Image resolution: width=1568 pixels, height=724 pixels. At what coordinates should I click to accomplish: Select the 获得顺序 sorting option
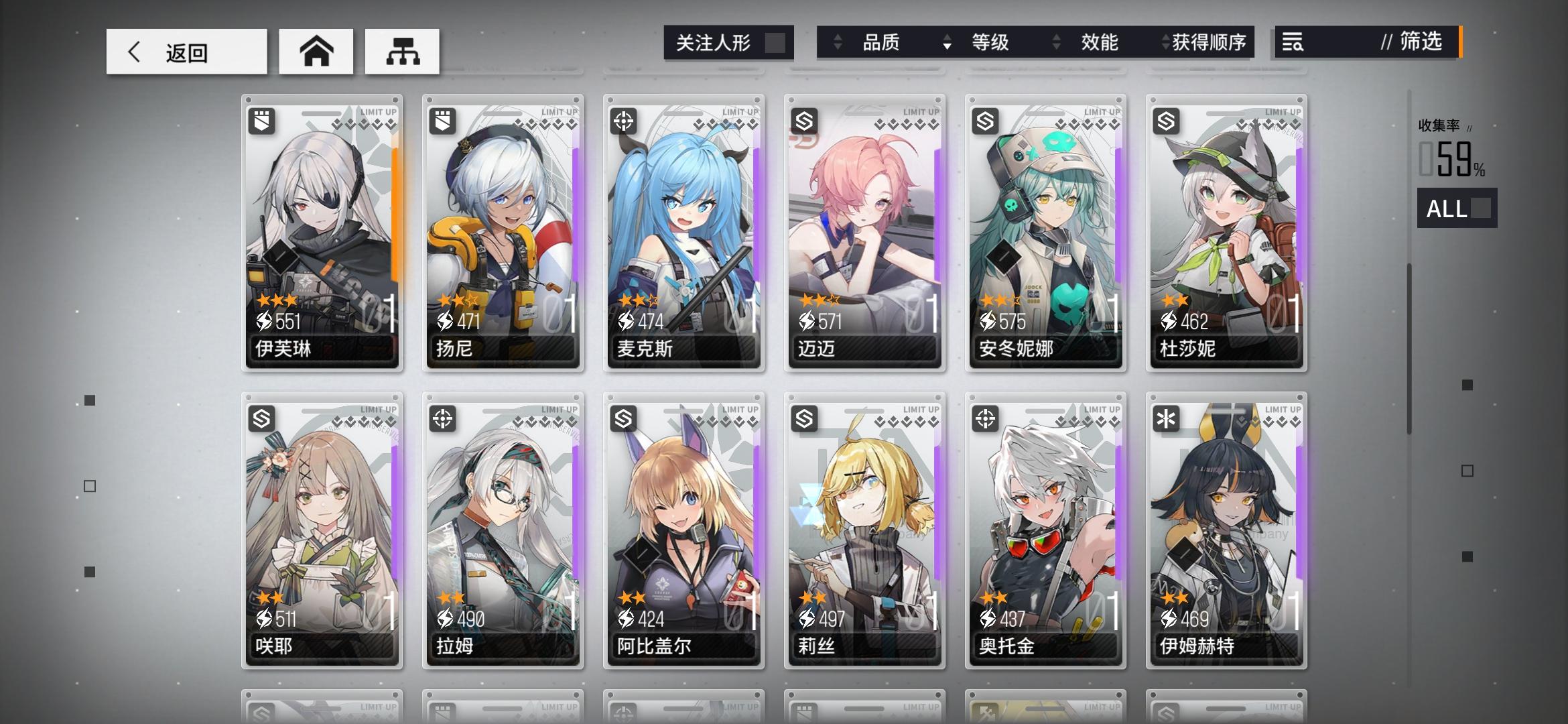pos(1206,42)
